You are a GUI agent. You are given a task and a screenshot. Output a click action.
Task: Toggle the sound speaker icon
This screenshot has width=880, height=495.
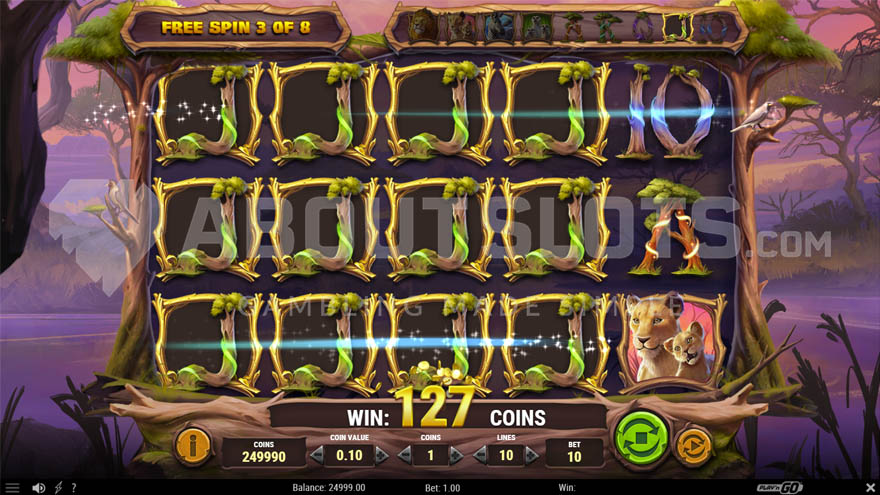38,487
